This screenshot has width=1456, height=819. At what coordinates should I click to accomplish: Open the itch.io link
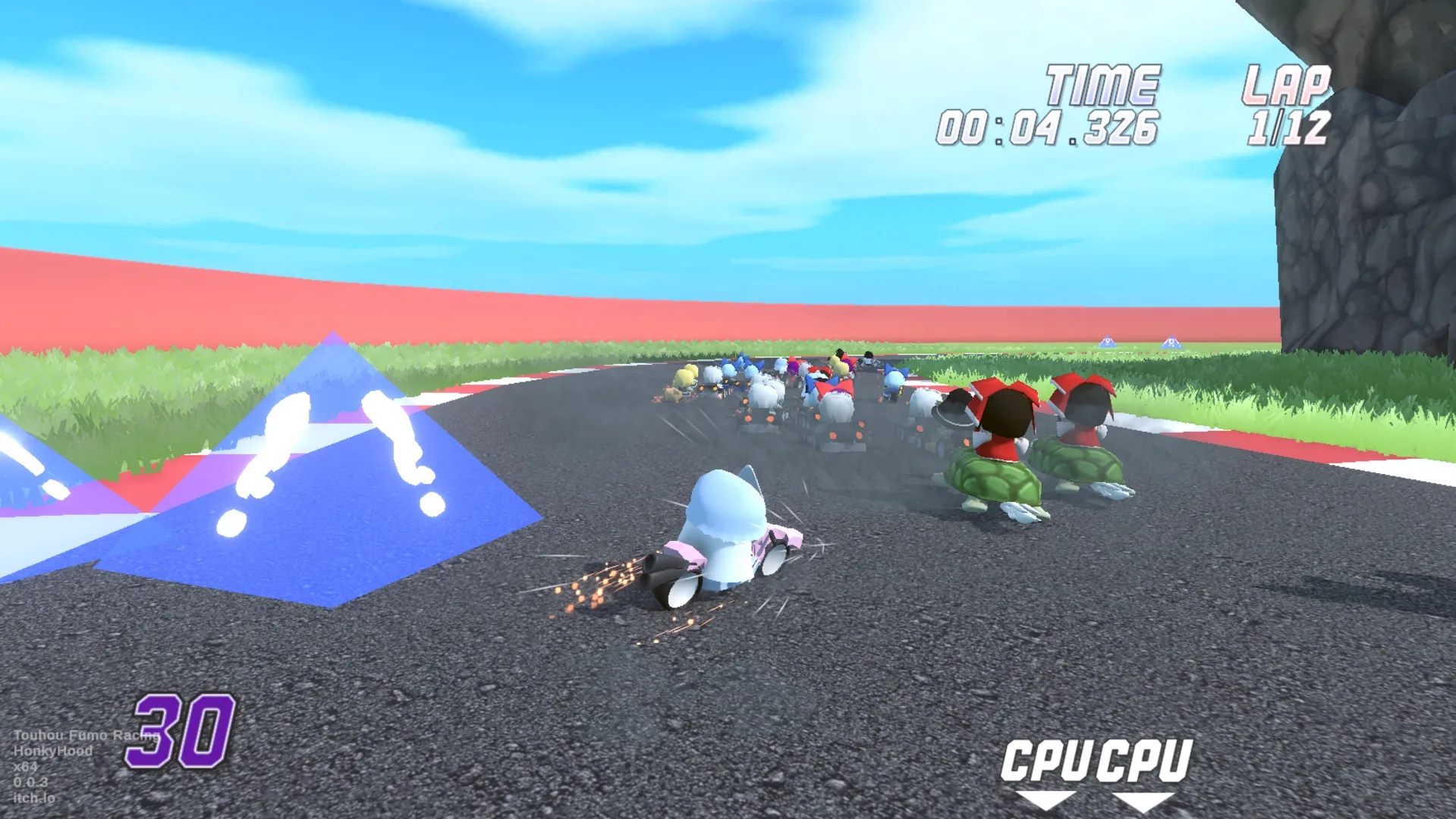(x=35, y=798)
